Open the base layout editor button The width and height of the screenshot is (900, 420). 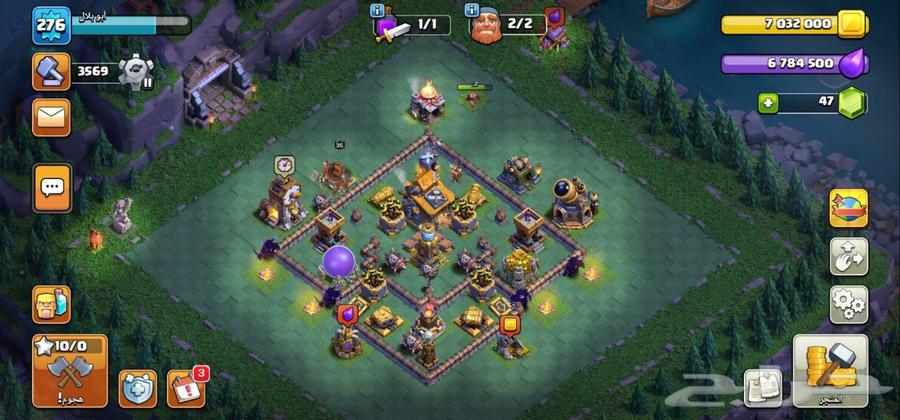coord(849,256)
